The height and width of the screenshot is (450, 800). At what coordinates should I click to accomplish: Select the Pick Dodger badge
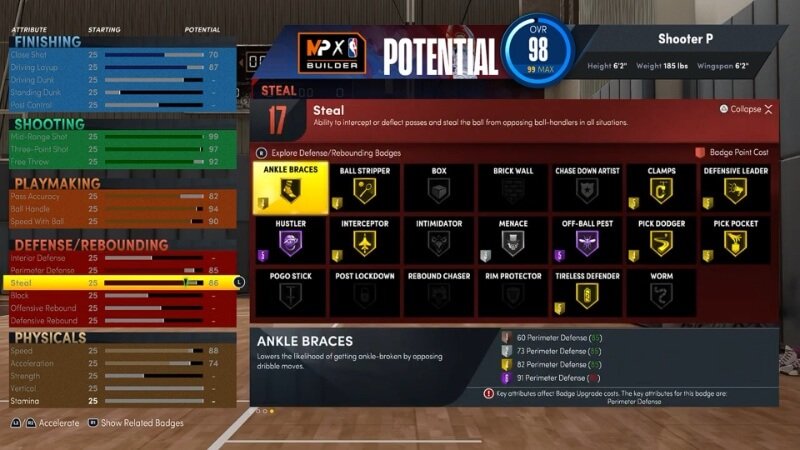coord(660,240)
